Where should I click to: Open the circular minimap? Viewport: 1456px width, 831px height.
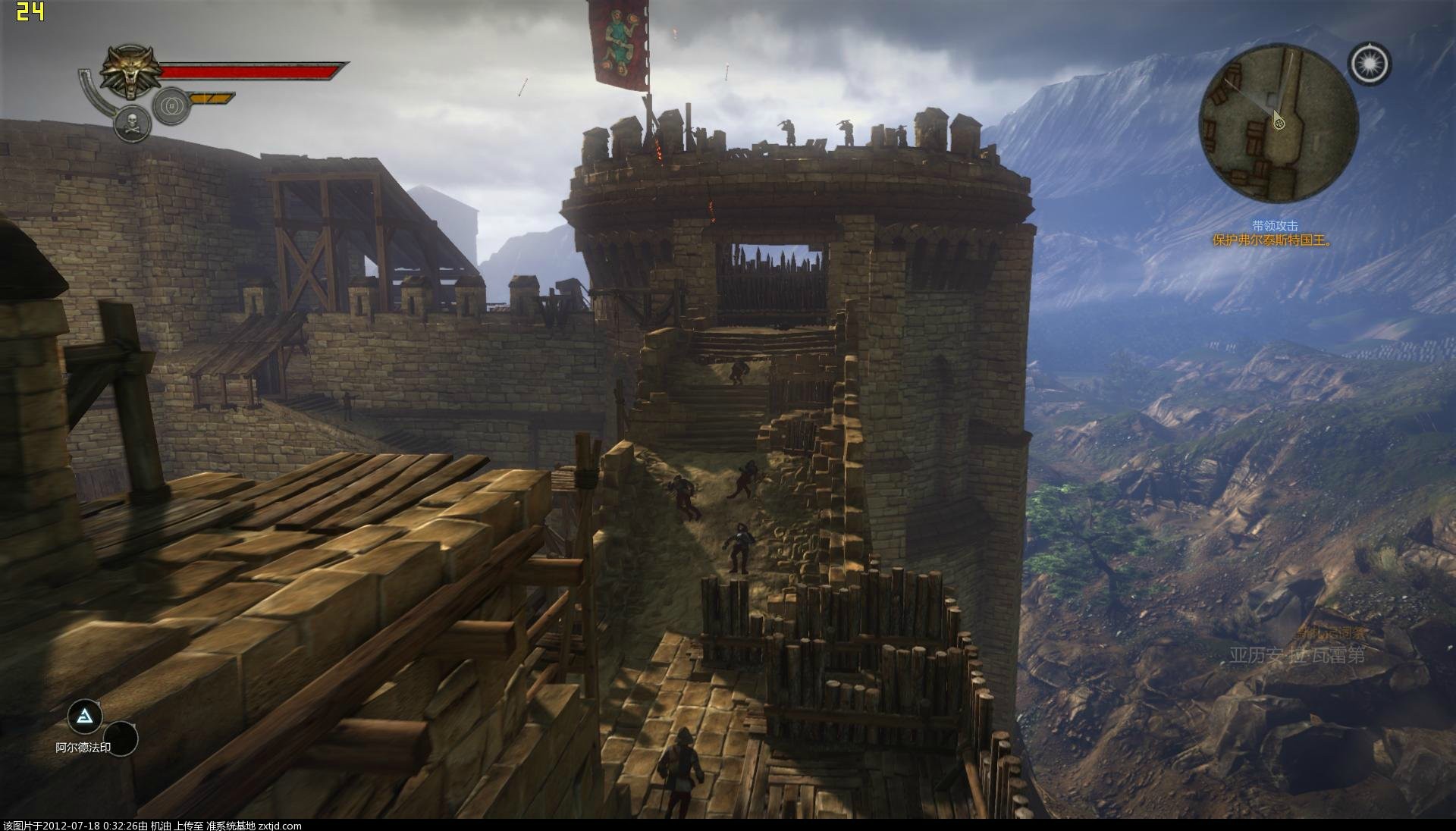[x=1278, y=124]
